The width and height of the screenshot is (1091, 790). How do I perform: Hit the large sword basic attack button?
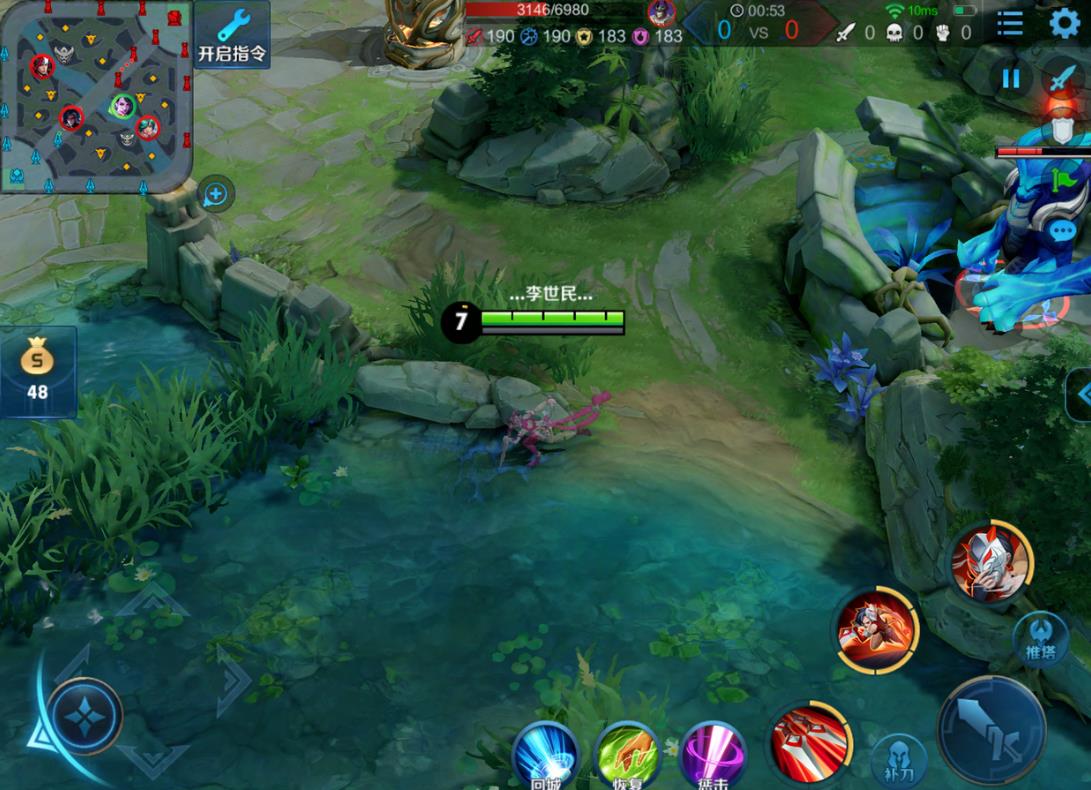(991, 729)
